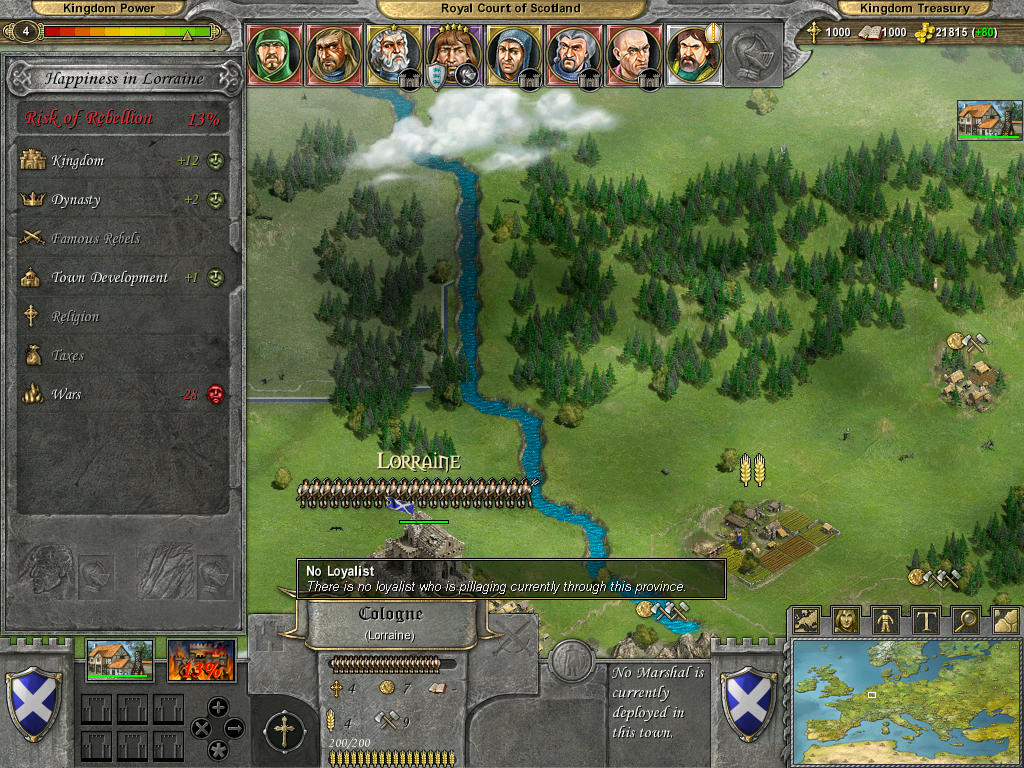The width and height of the screenshot is (1024, 768).
Task: Click the burning castle 13% rebellion icon
Action: tap(201, 661)
